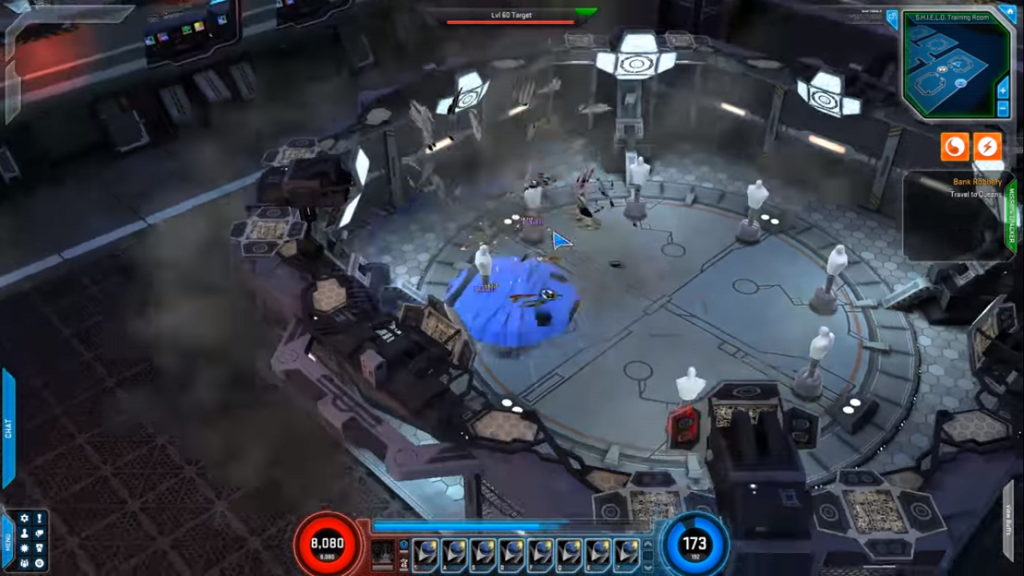Open the character silhouette menu icon
Screen dimensions: 1024x576
[24, 534]
